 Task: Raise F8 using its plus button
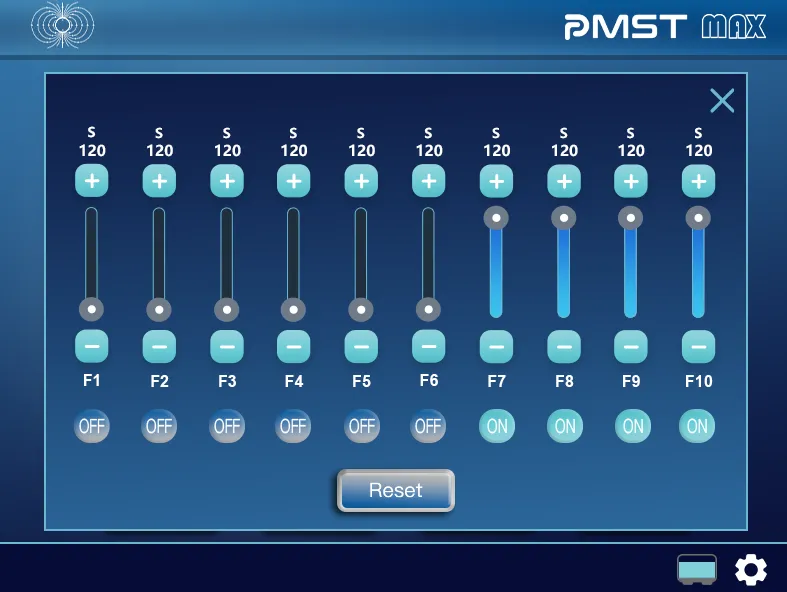click(x=564, y=182)
